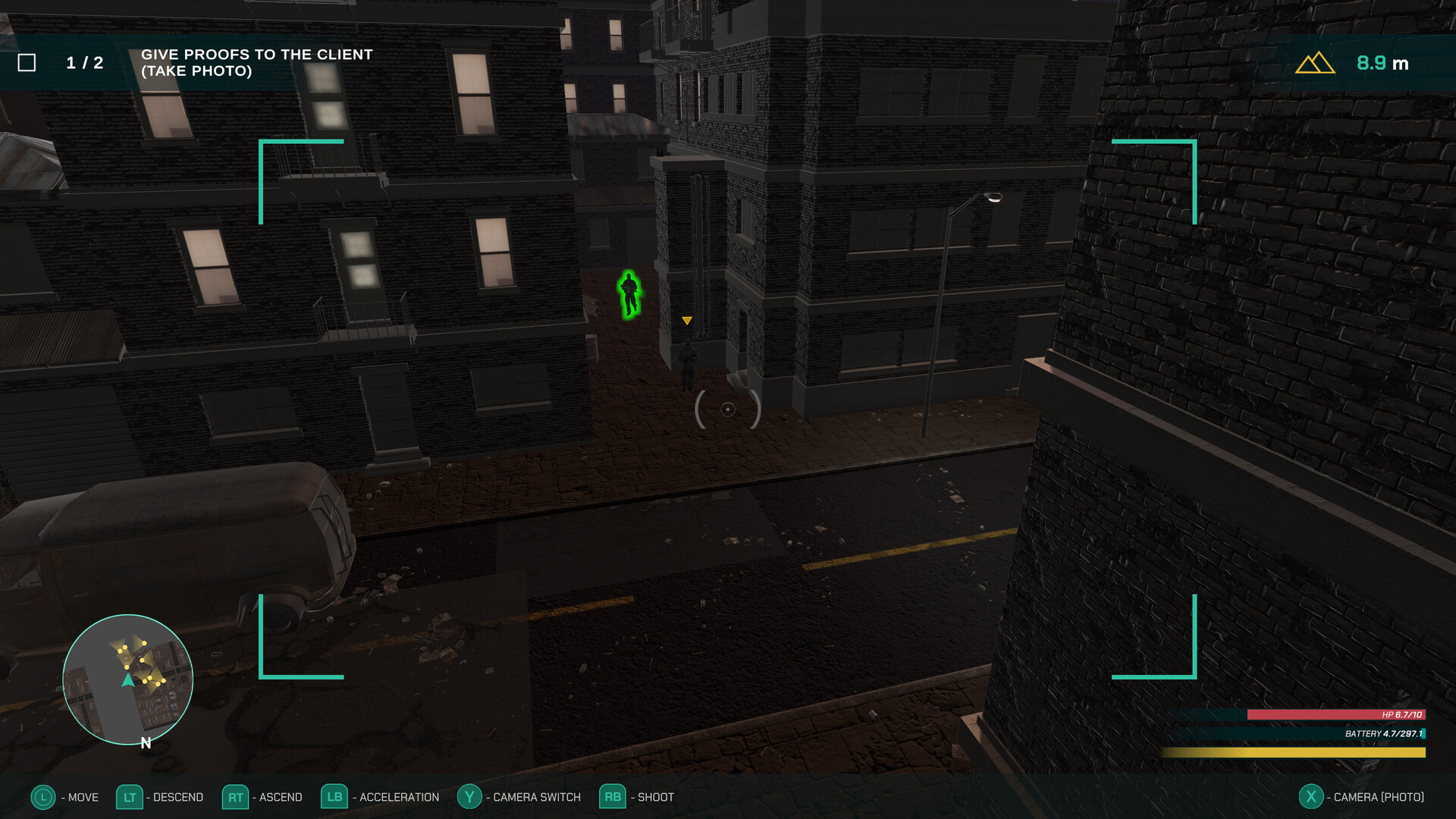Click the center camera reticle
The height and width of the screenshot is (819, 1456).
tap(729, 410)
